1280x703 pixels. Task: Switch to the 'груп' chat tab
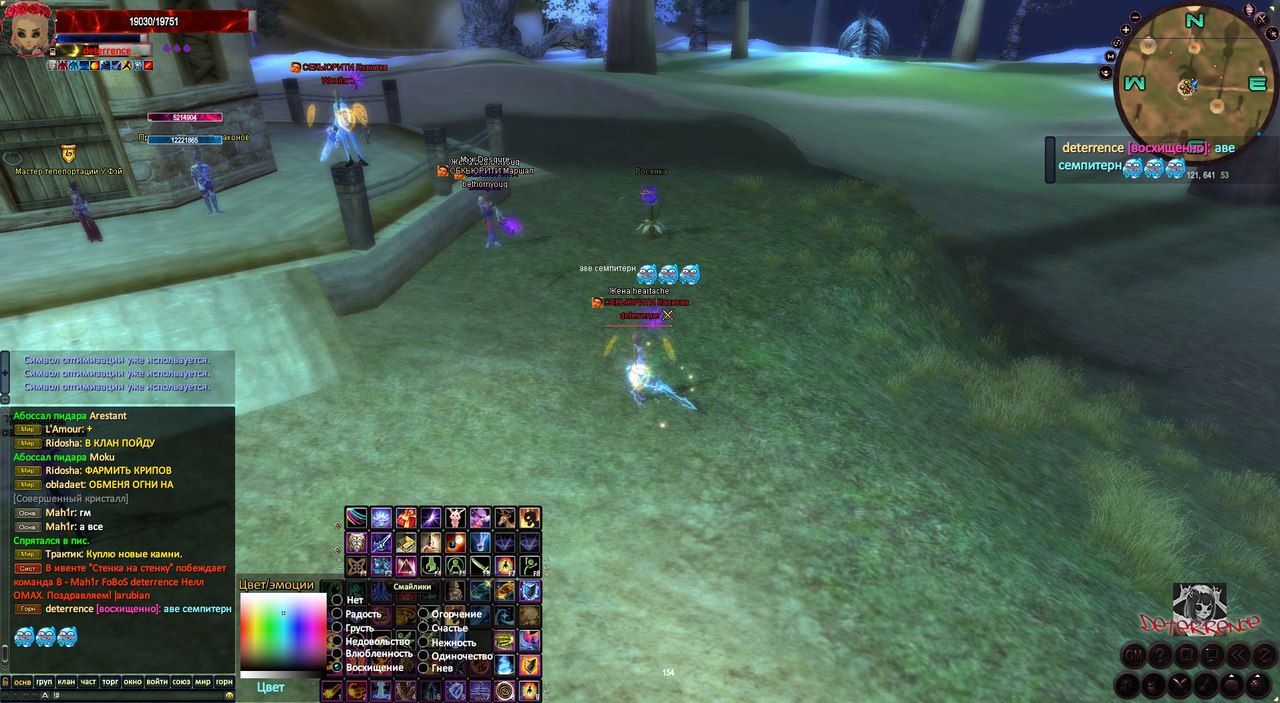(44, 682)
